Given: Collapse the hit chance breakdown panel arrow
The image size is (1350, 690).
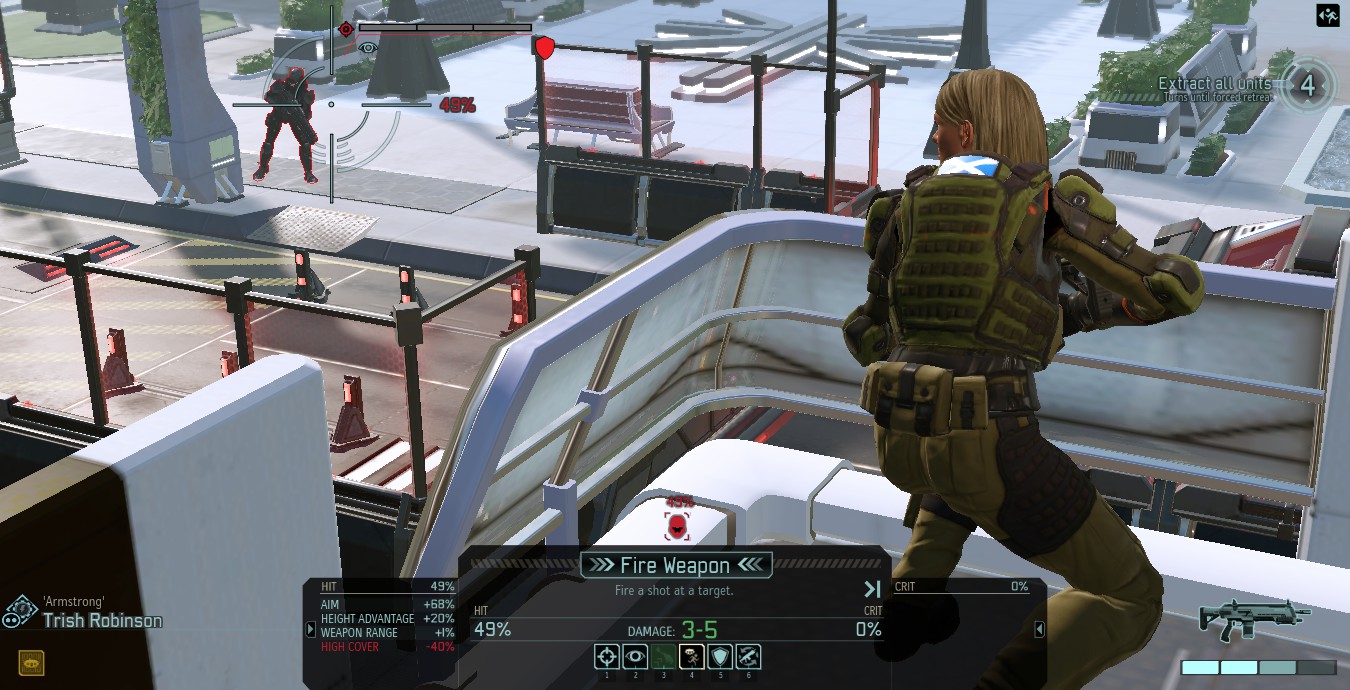Looking at the screenshot, I should [310, 629].
